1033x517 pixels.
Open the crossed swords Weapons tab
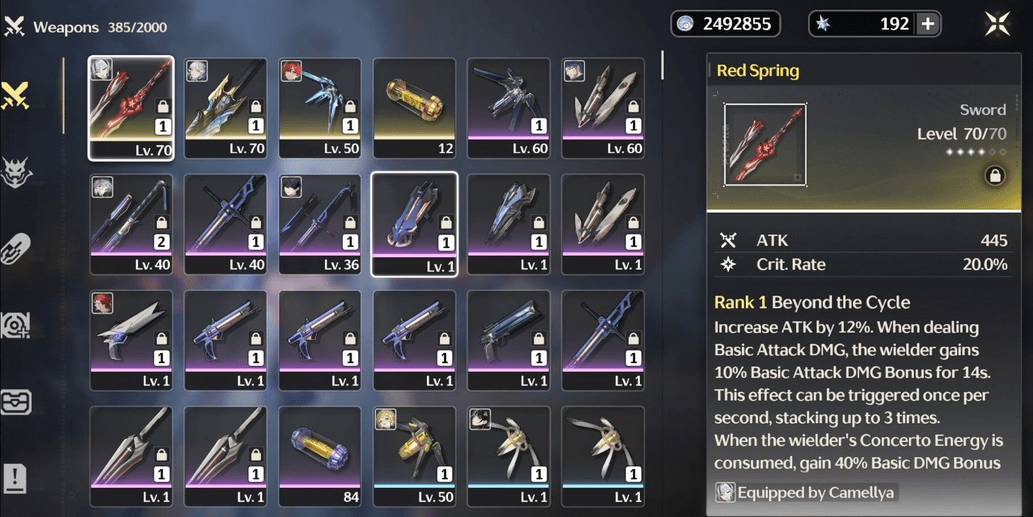(x=17, y=96)
